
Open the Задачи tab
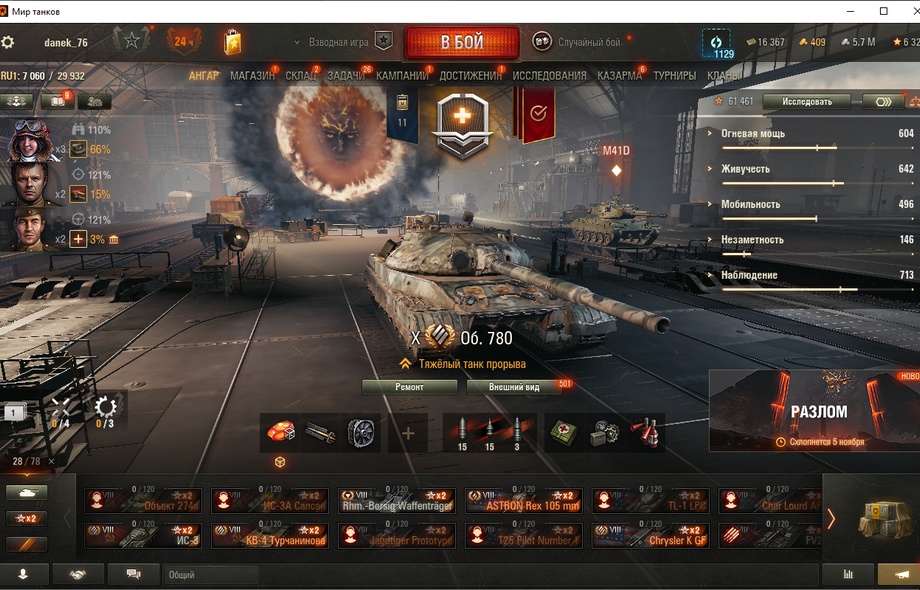pyautogui.click(x=346, y=76)
